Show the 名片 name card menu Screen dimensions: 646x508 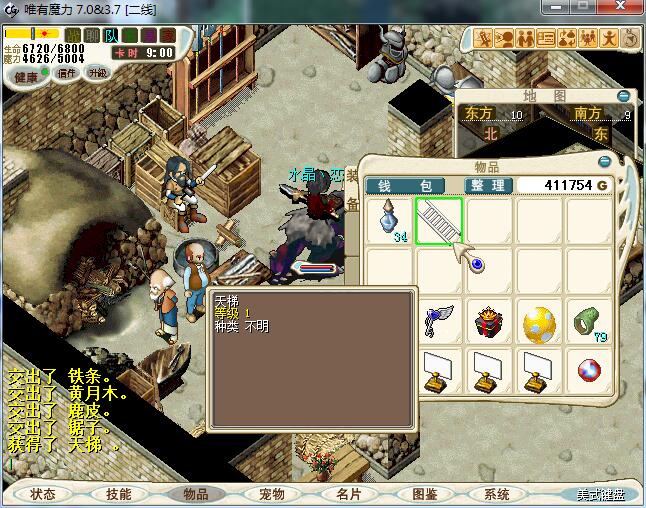point(348,494)
